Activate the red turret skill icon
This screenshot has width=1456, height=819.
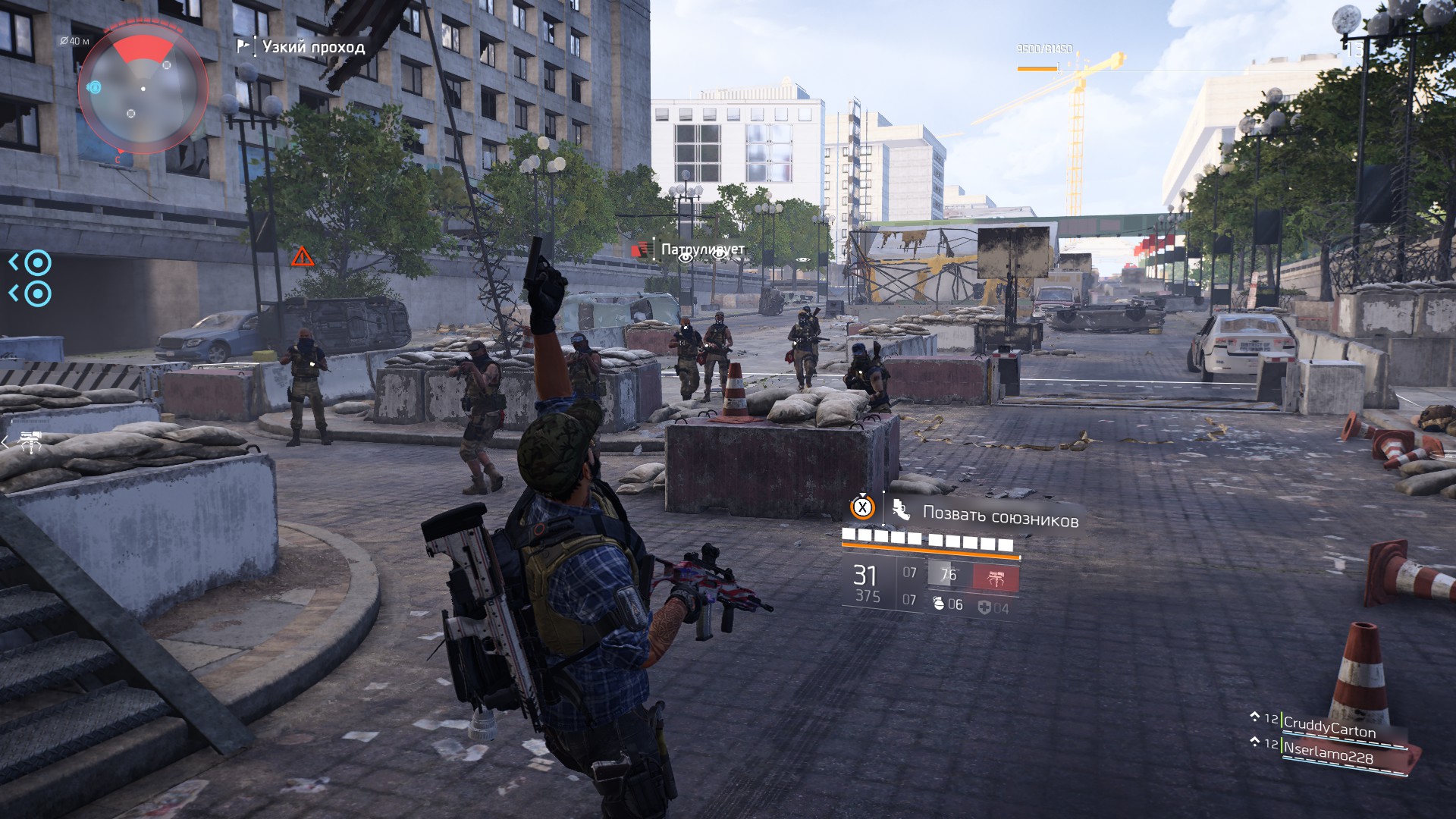point(995,577)
